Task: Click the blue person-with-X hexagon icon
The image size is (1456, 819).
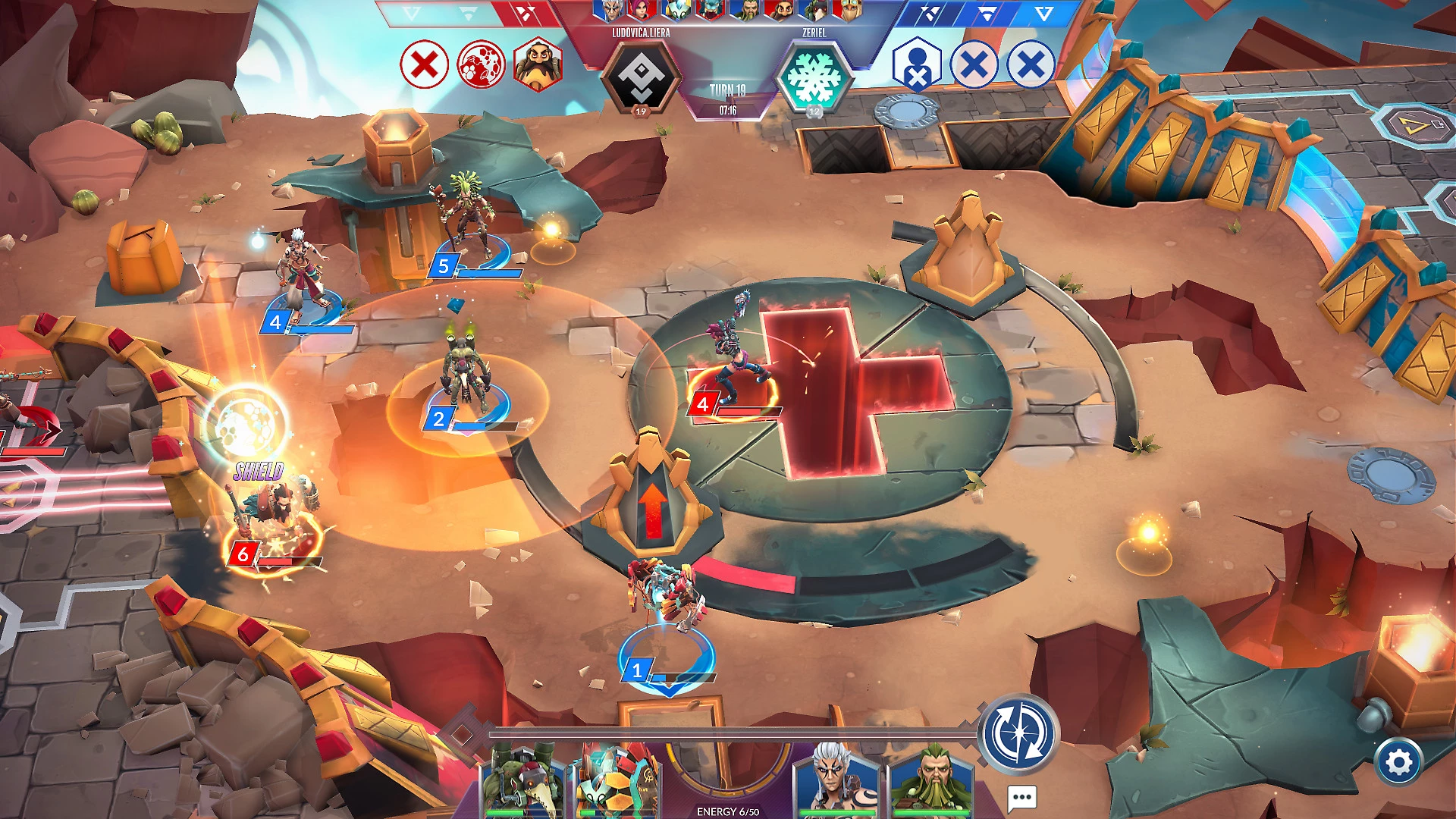Action: [917, 65]
